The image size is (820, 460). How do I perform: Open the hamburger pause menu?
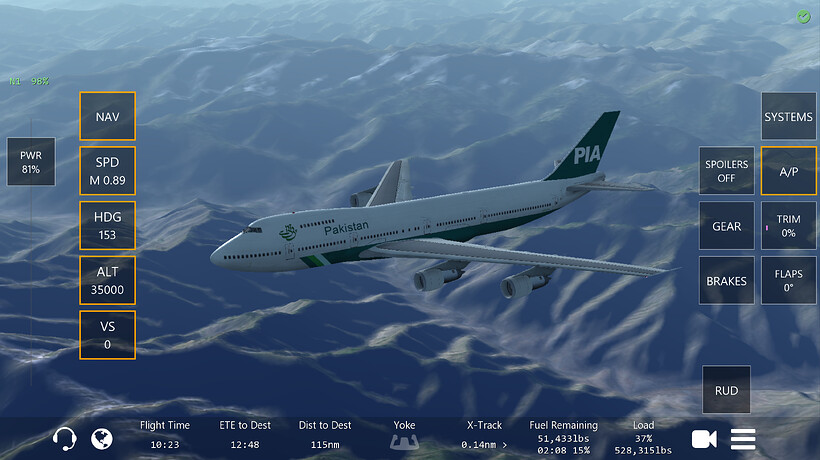tap(743, 438)
